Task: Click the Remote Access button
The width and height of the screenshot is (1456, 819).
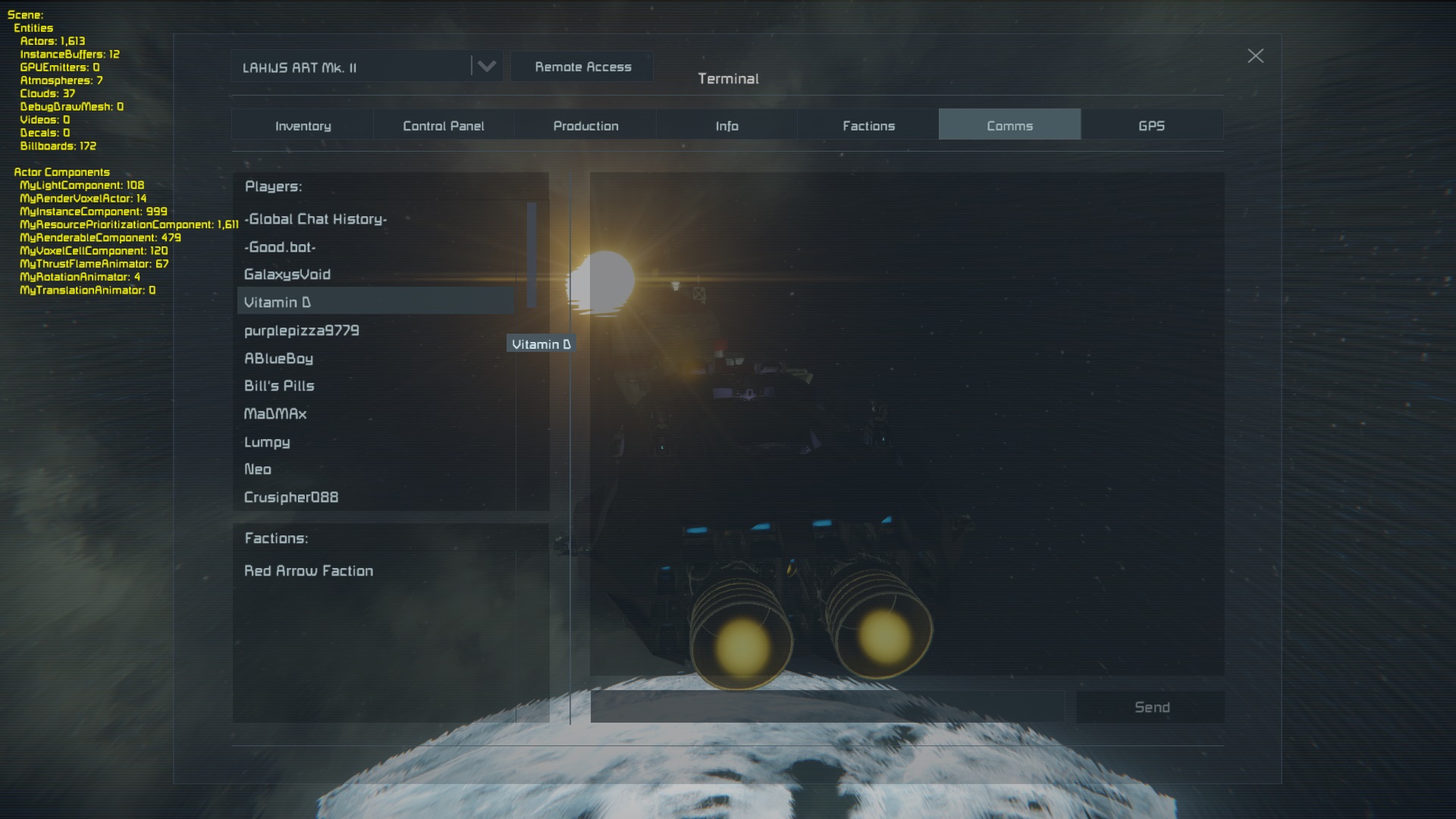Action: 582,67
